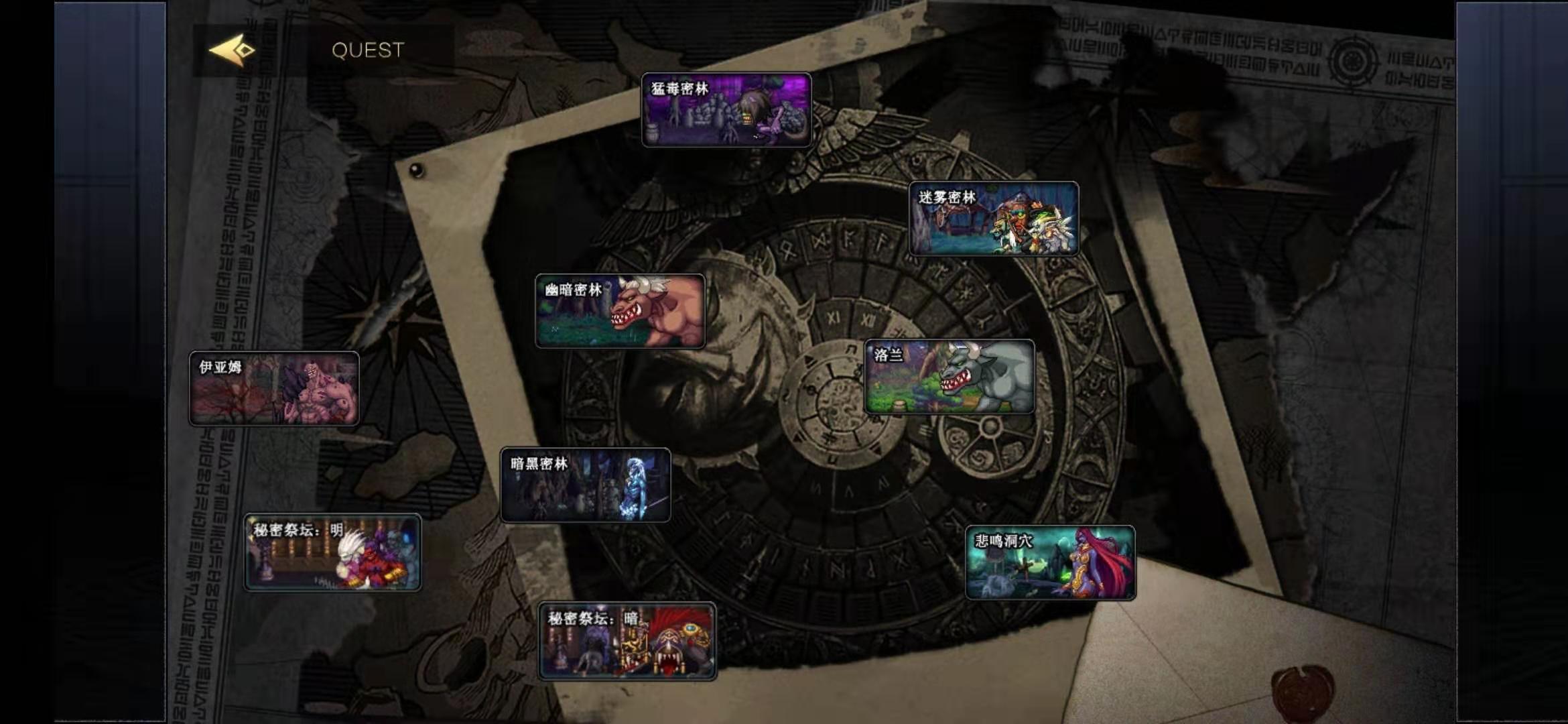1568x724 pixels.
Task: Go back with the gold arrow button
Action: (x=232, y=50)
